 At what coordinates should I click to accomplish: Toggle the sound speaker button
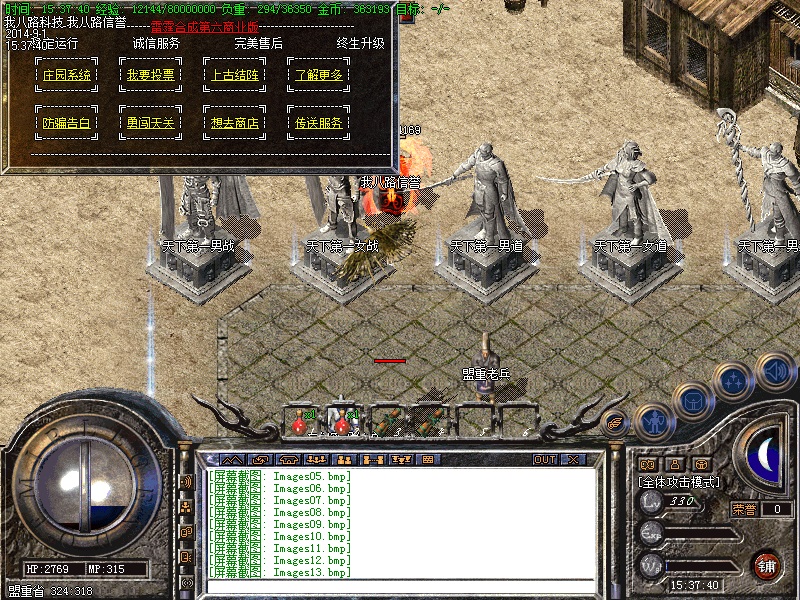(775, 371)
